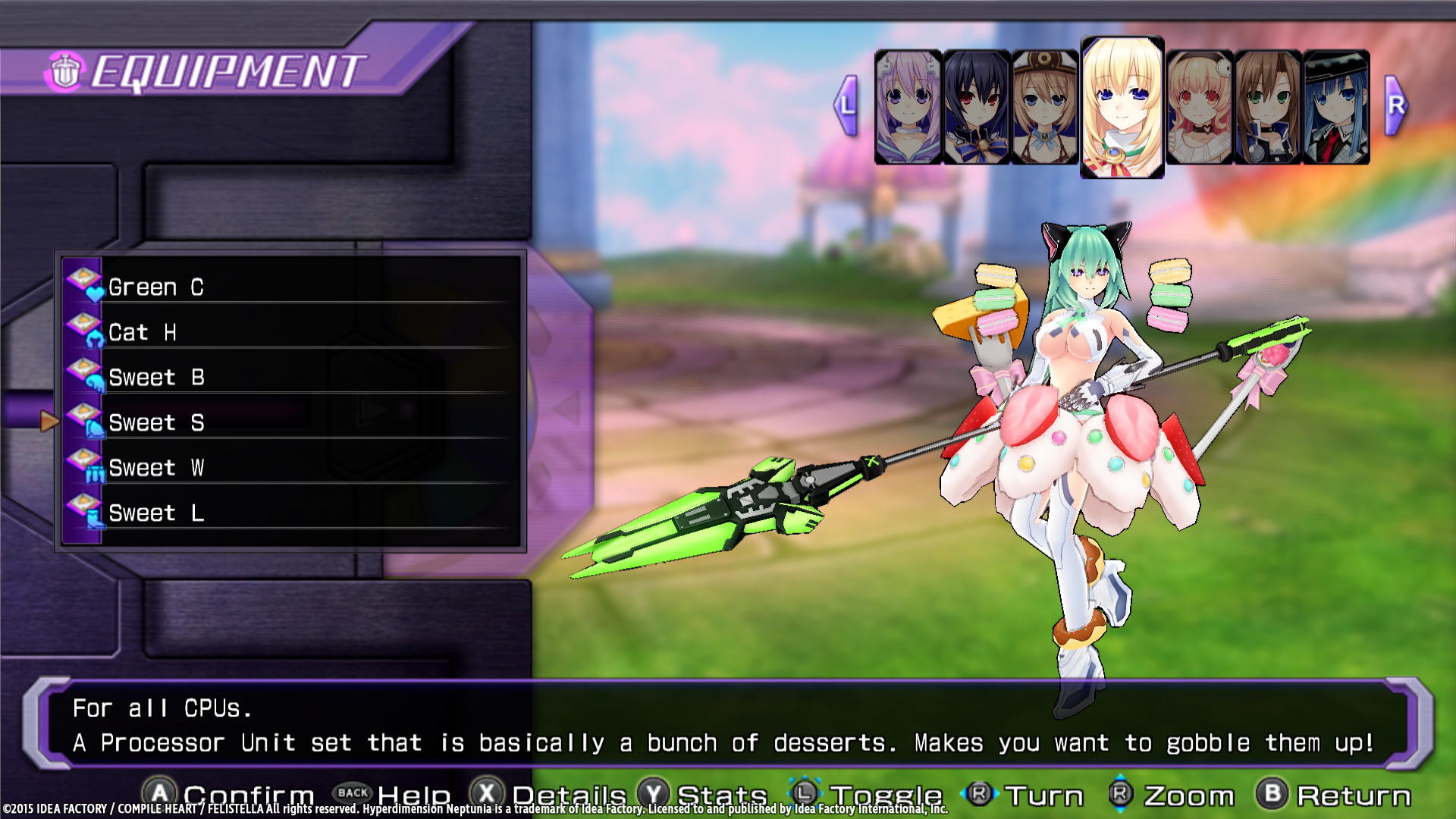This screenshot has width=1456, height=819.
Task: Click the Sweet B body slot icon
Action: 83,375
